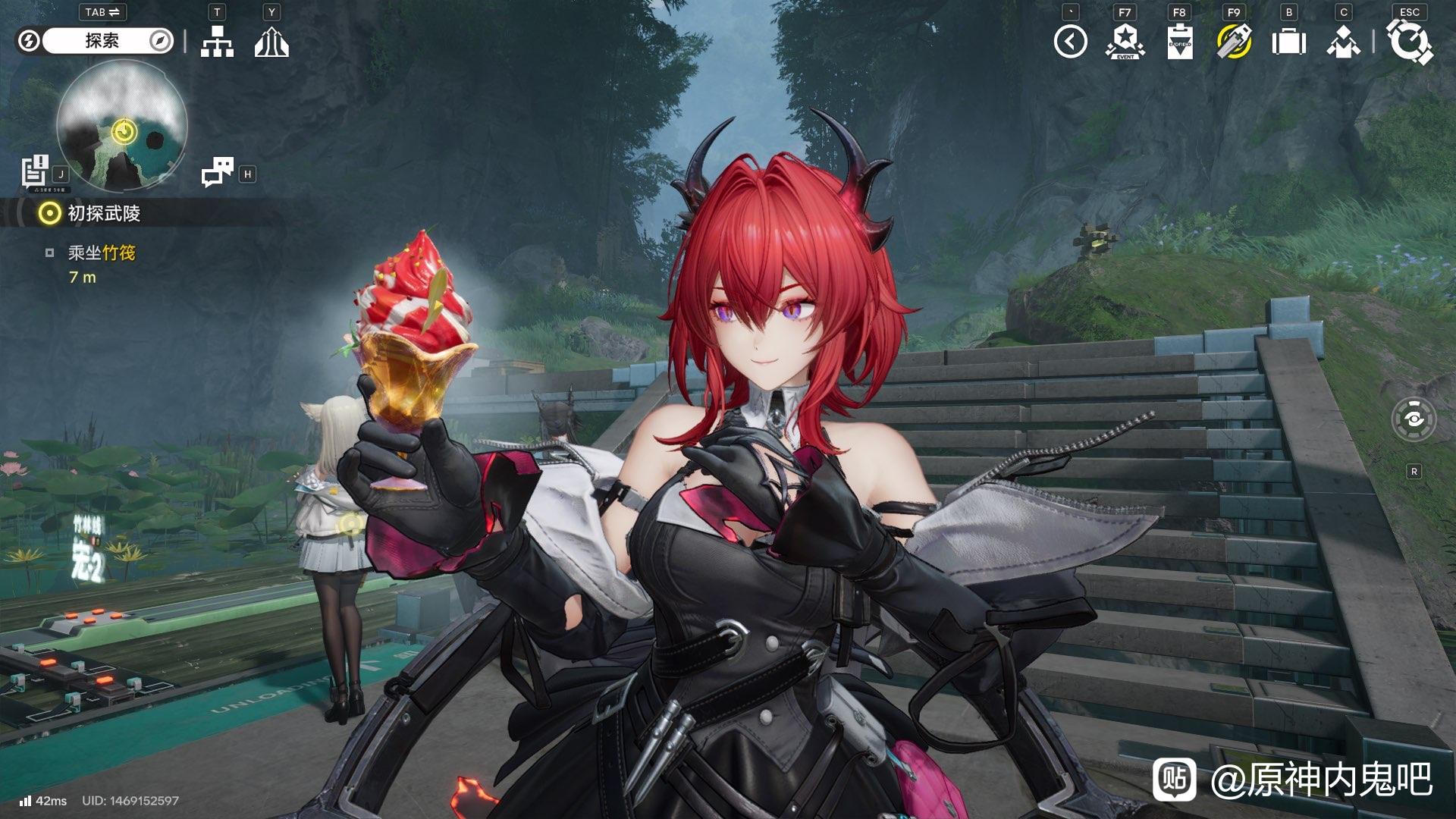
Task: Toggle the 探索 exploration mode switch
Action: point(101,41)
